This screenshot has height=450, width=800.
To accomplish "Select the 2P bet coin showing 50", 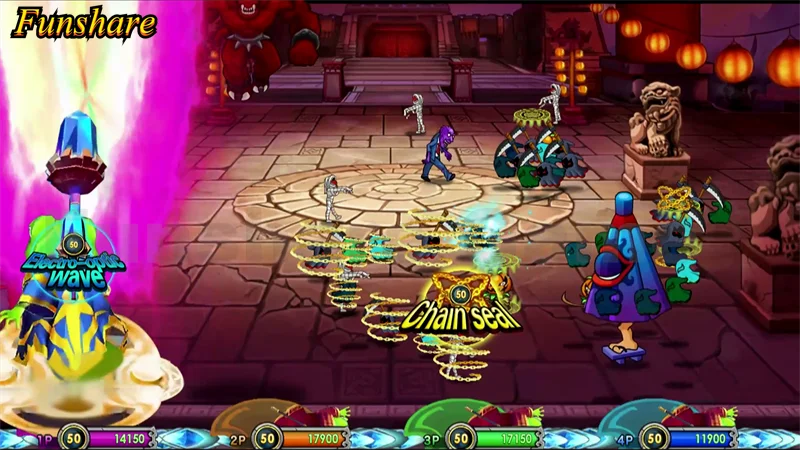I will pyautogui.click(x=266, y=437).
